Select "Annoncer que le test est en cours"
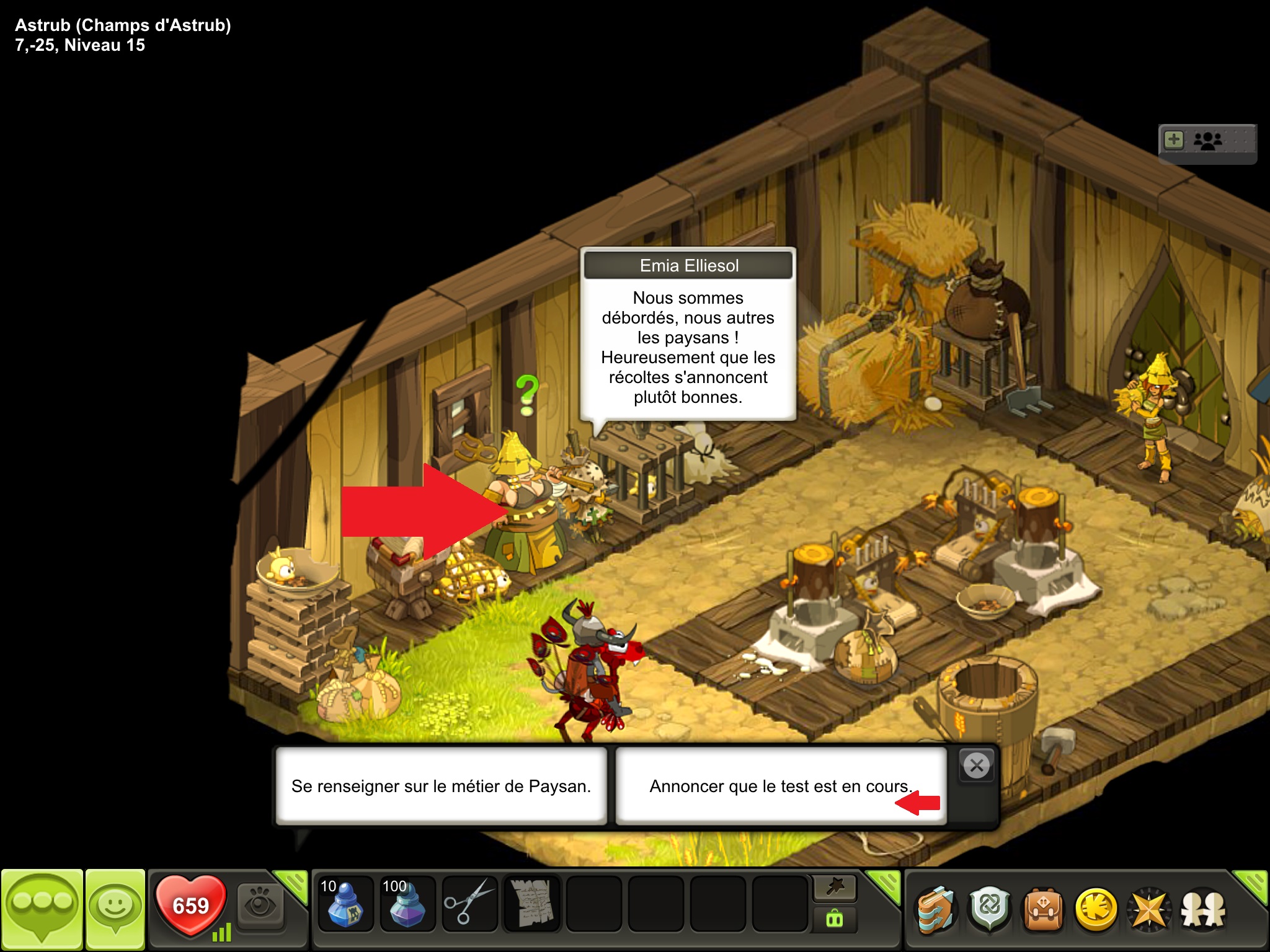 tap(780, 786)
